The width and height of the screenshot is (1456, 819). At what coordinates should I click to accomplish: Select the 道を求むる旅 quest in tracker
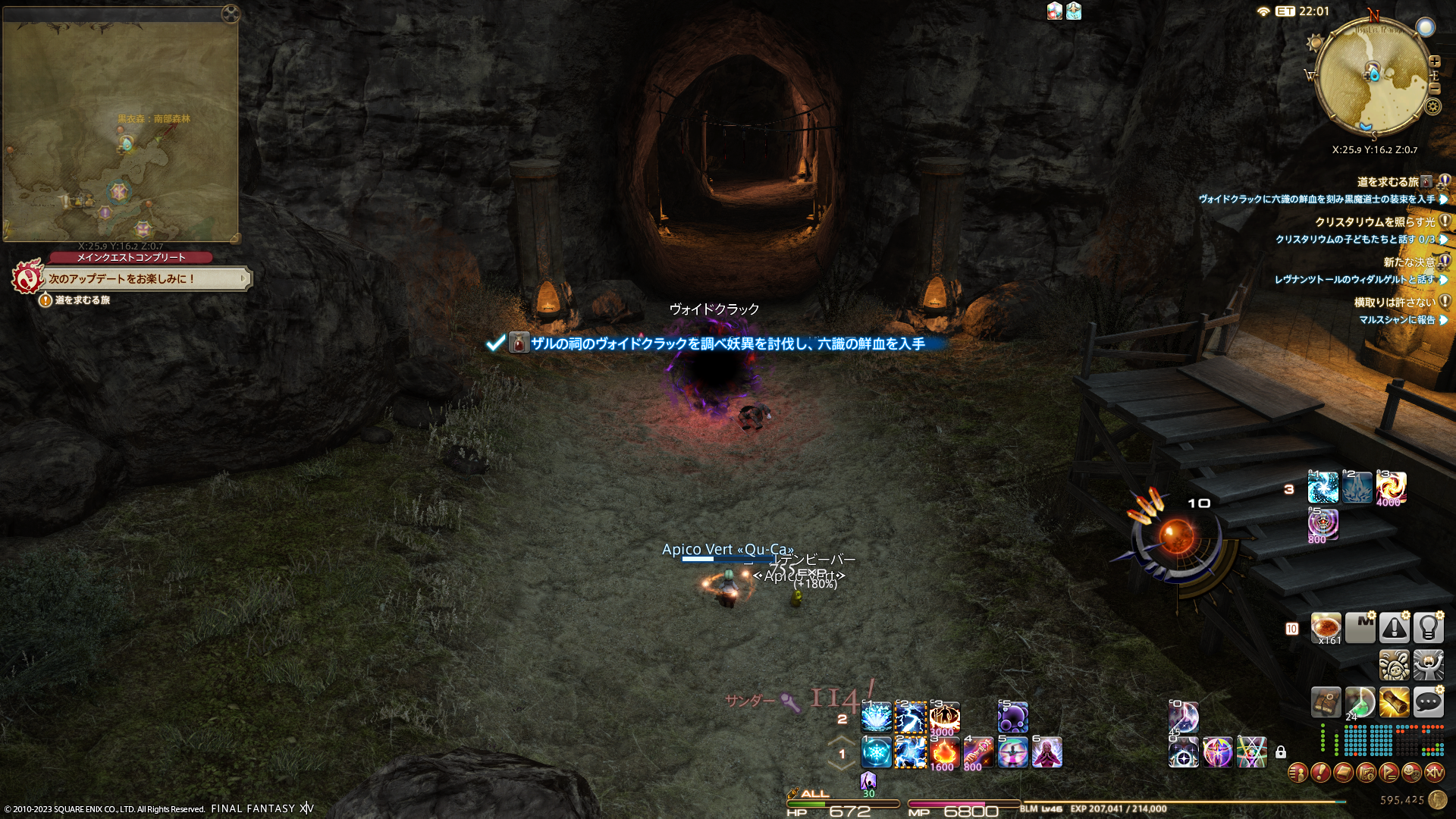[1387, 182]
